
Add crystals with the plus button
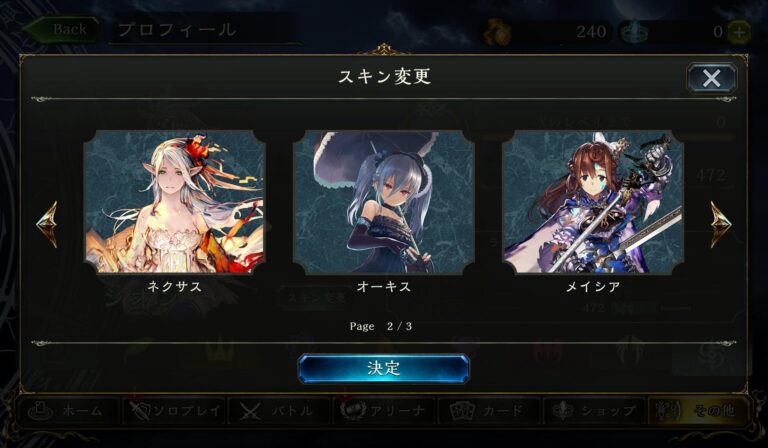click(739, 31)
